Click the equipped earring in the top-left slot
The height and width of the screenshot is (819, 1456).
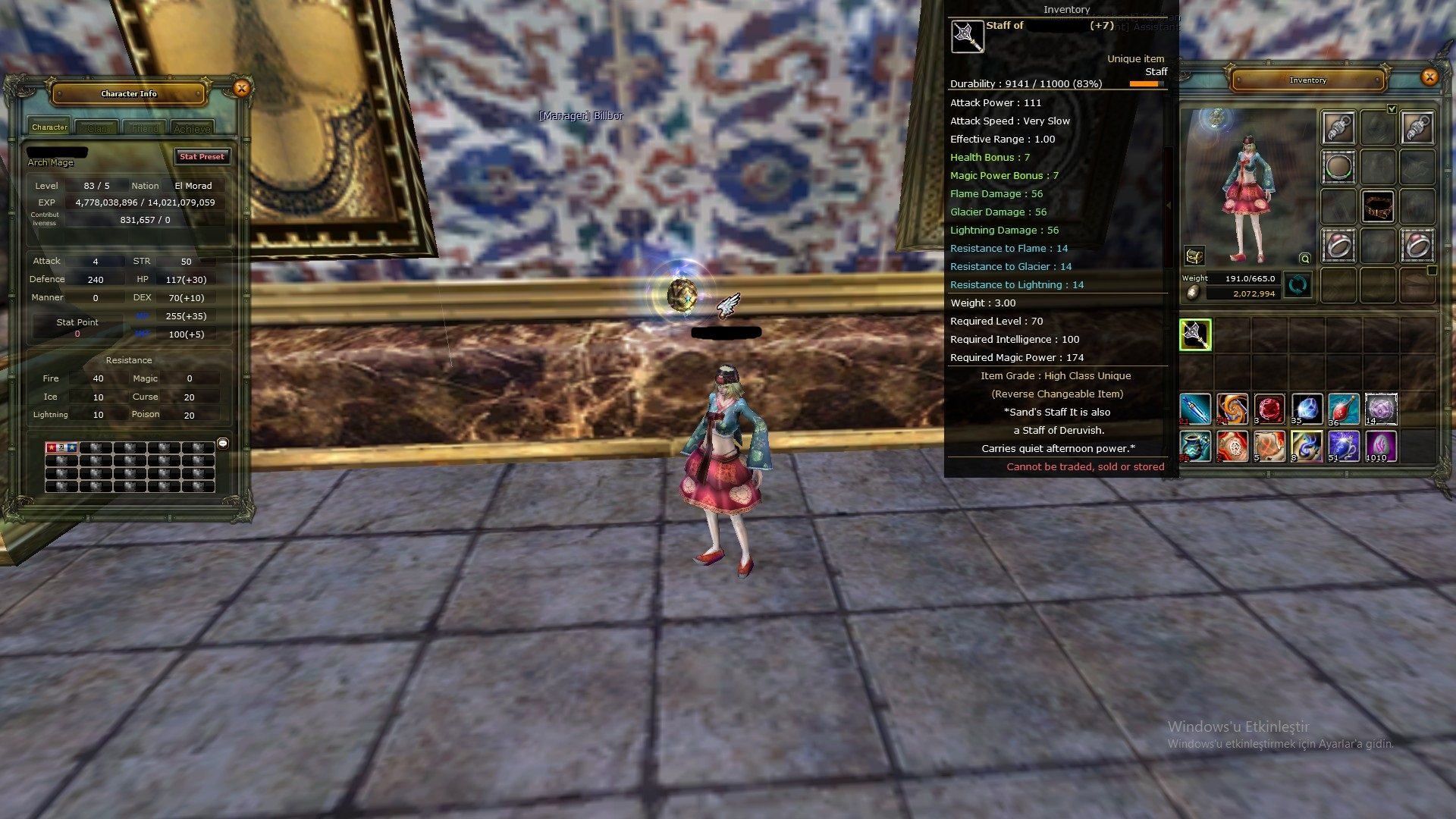[1339, 127]
